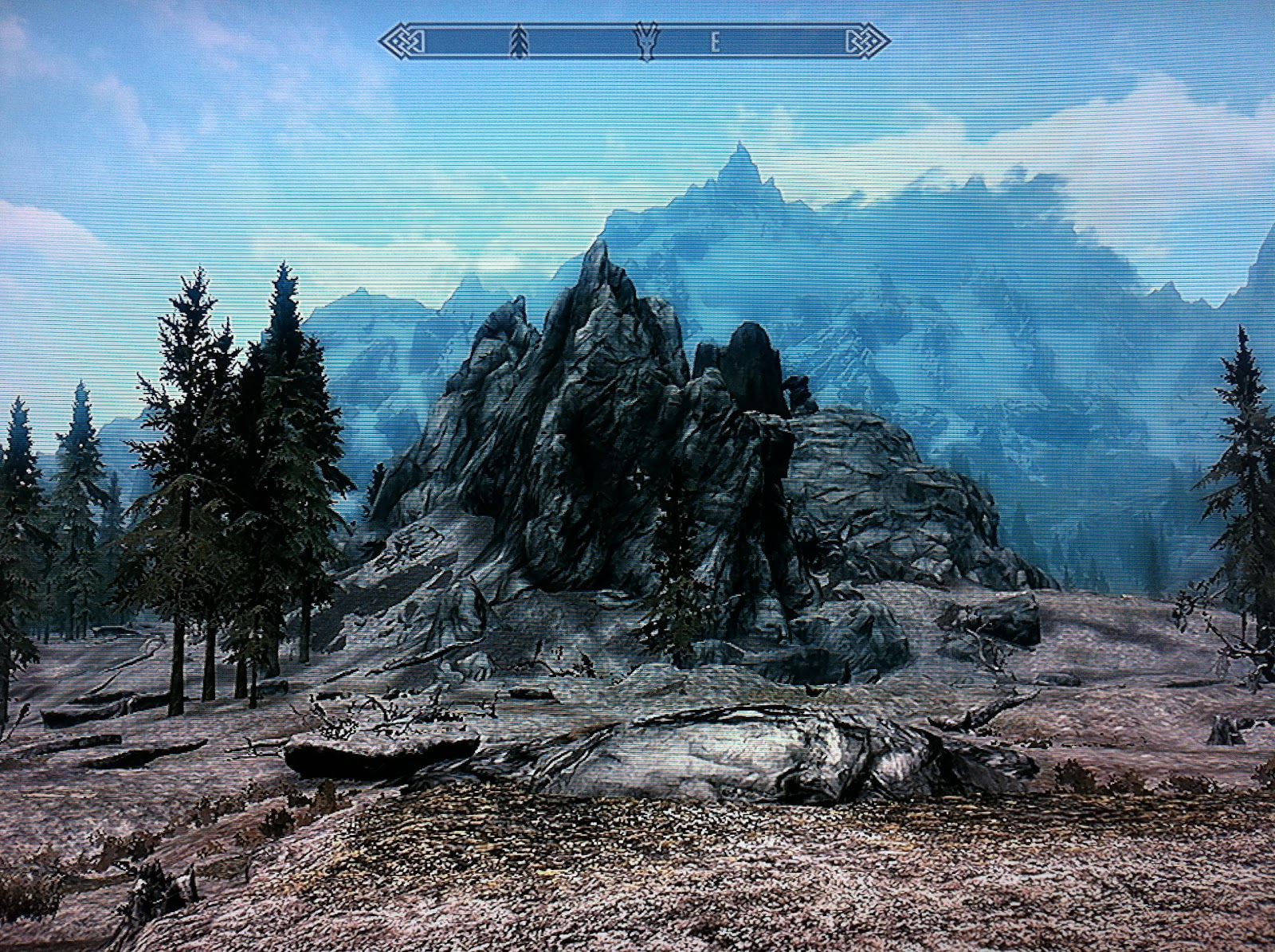Select the dragon head marker on the compass
Viewport: 1275px width, 952px height.
tap(645, 42)
